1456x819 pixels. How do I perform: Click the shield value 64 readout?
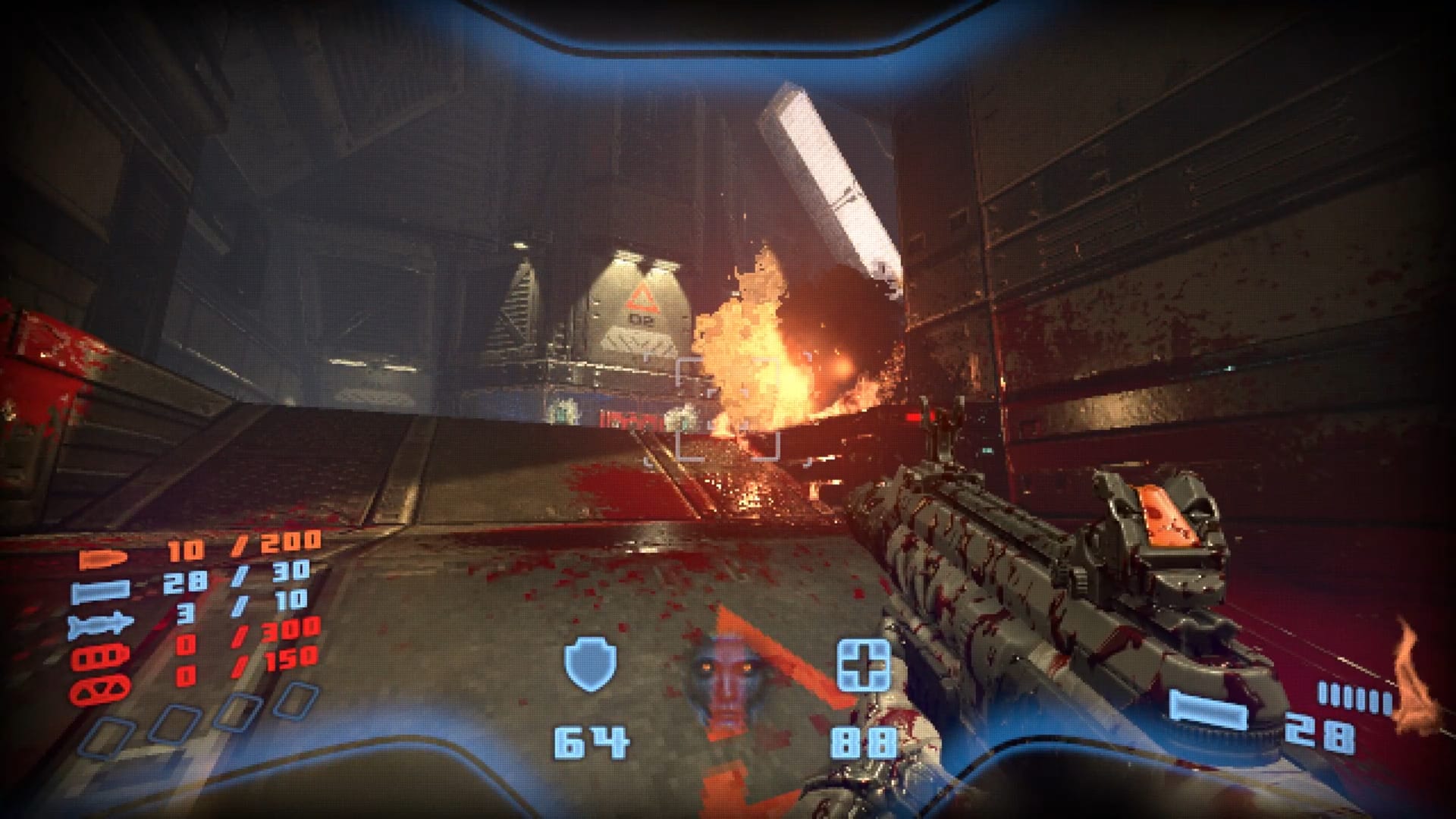pyautogui.click(x=591, y=739)
